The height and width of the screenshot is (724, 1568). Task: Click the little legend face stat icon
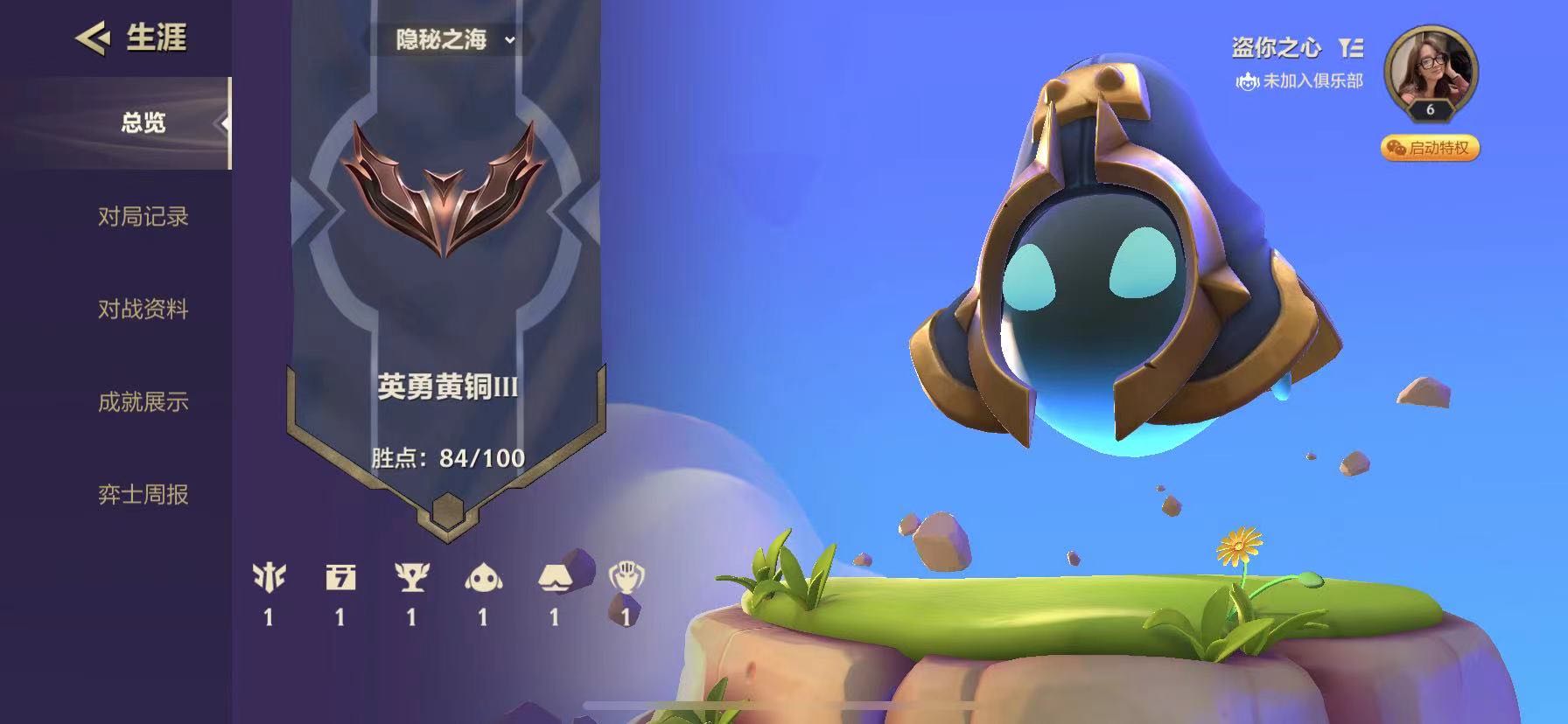[x=483, y=577]
